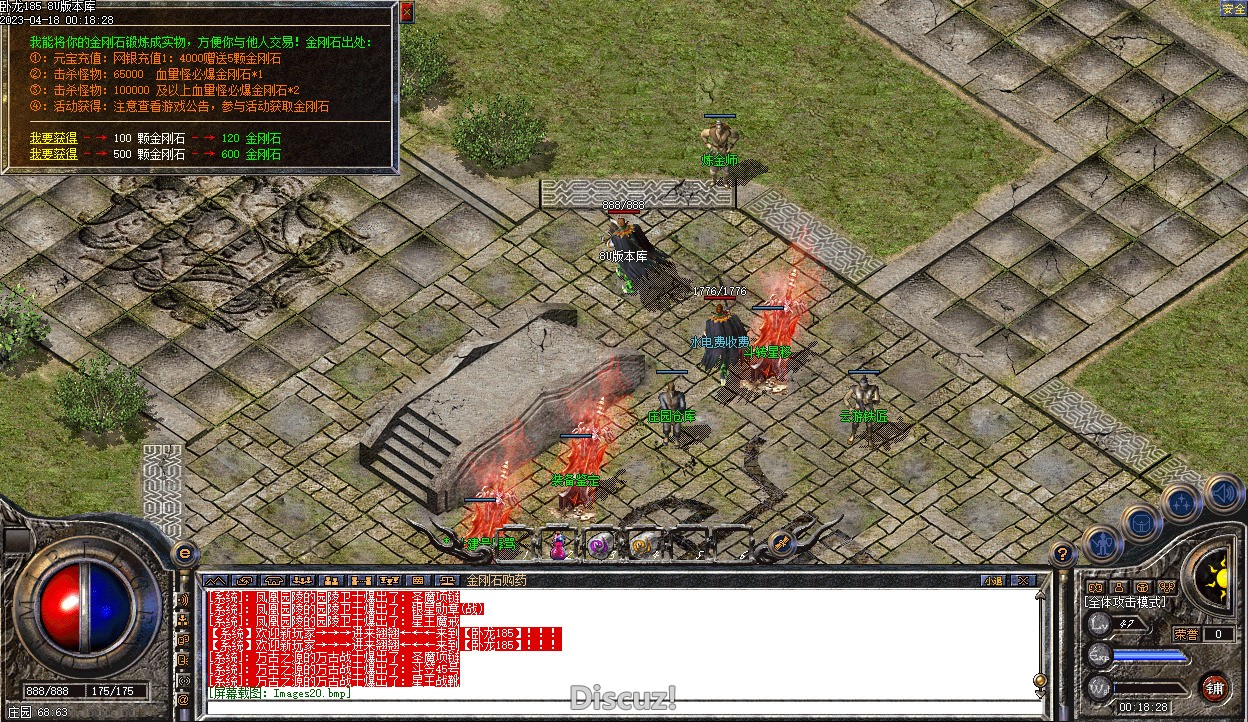This screenshot has width=1248, height=722.
Task: Switch the 全体攻击模式 attack mode label
Action: [1127, 603]
